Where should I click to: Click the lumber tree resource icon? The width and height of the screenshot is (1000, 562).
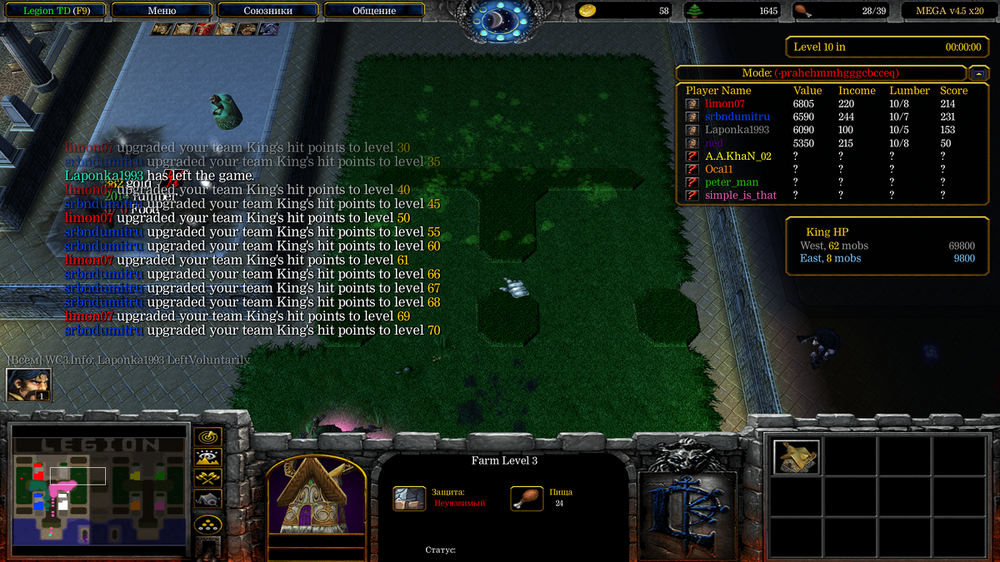[694, 11]
